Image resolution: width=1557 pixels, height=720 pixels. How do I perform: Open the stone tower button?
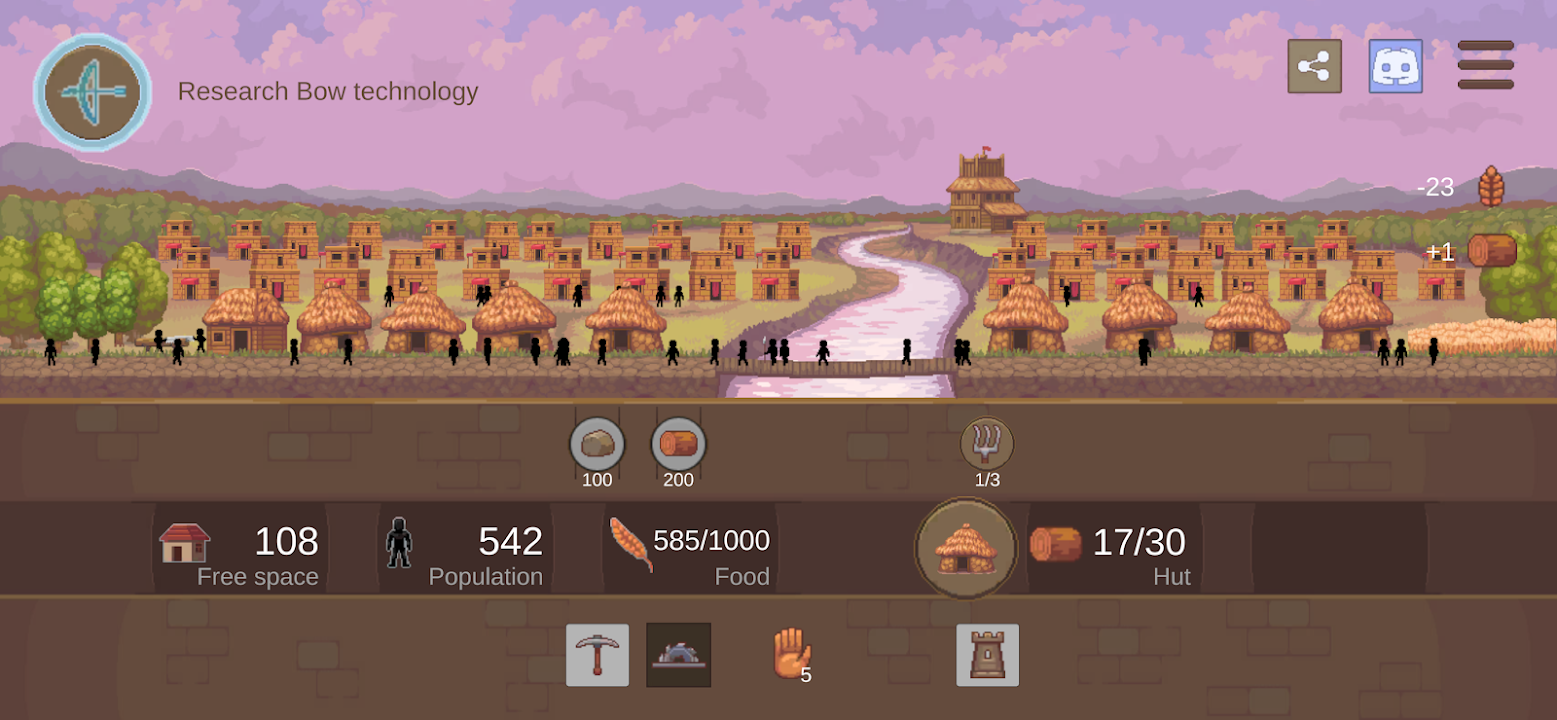tap(987, 655)
